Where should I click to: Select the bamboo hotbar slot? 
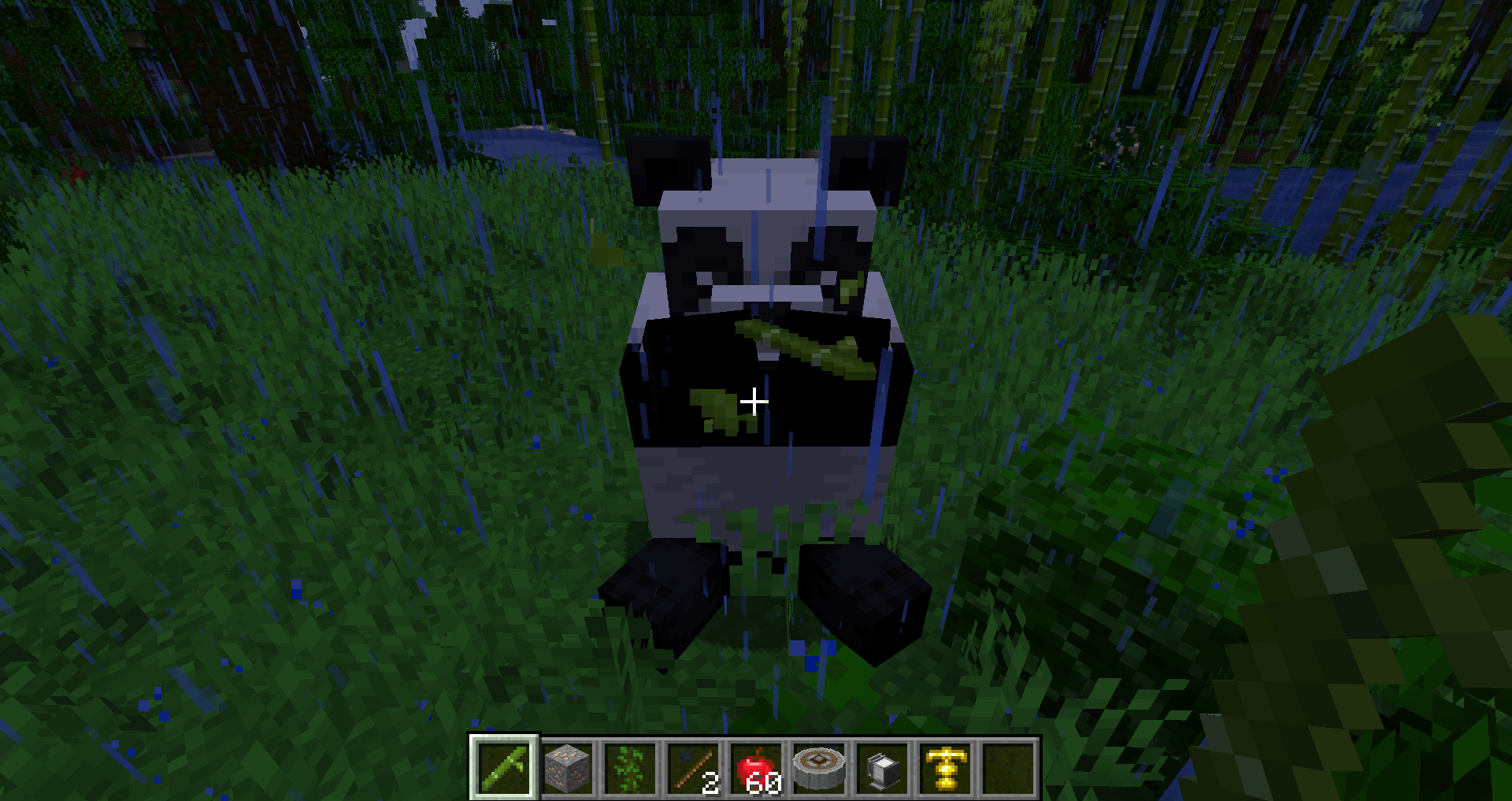click(505, 767)
